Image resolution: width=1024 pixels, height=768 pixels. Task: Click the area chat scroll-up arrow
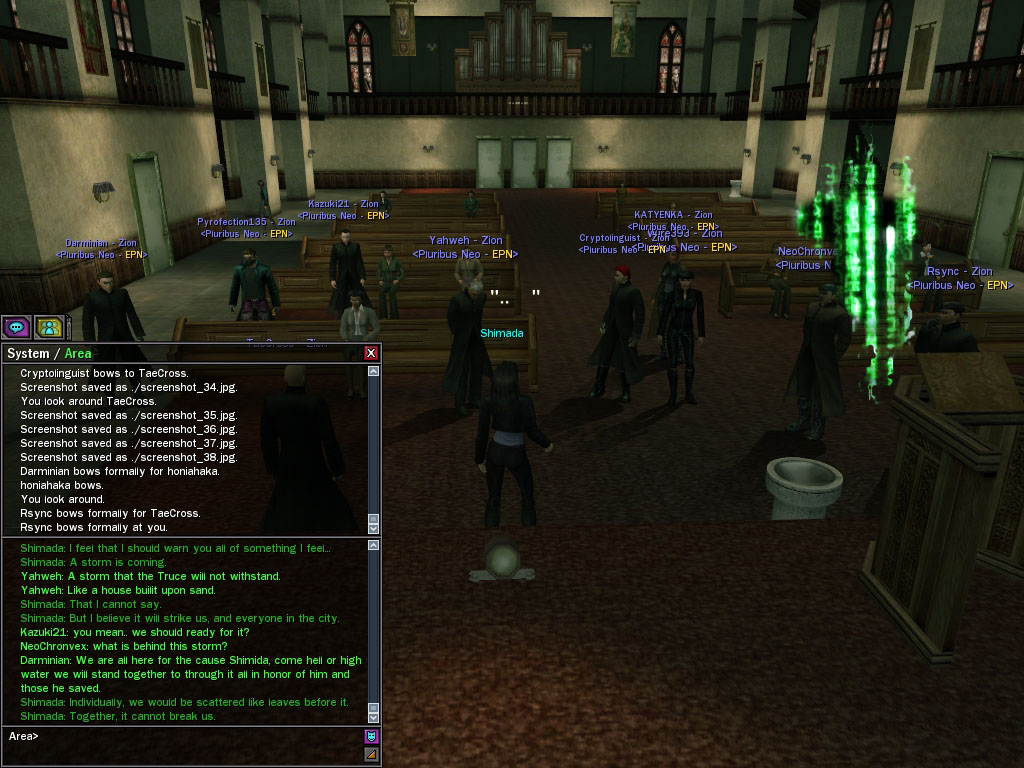click(374, 546)
